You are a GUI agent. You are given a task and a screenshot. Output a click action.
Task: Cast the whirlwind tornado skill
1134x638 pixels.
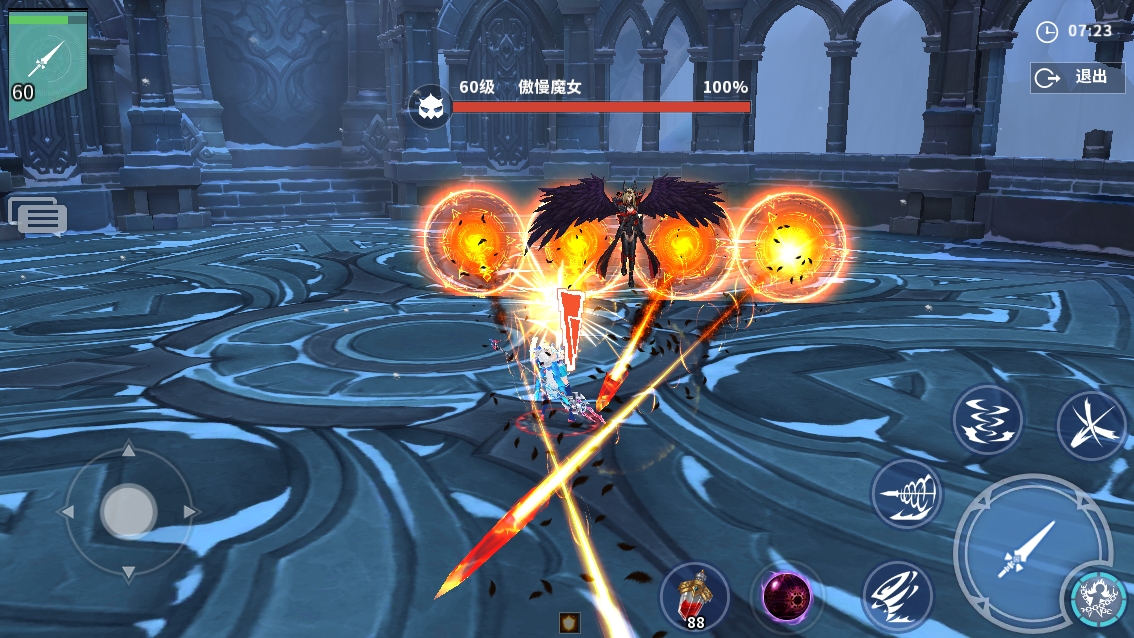pos(896,596)
